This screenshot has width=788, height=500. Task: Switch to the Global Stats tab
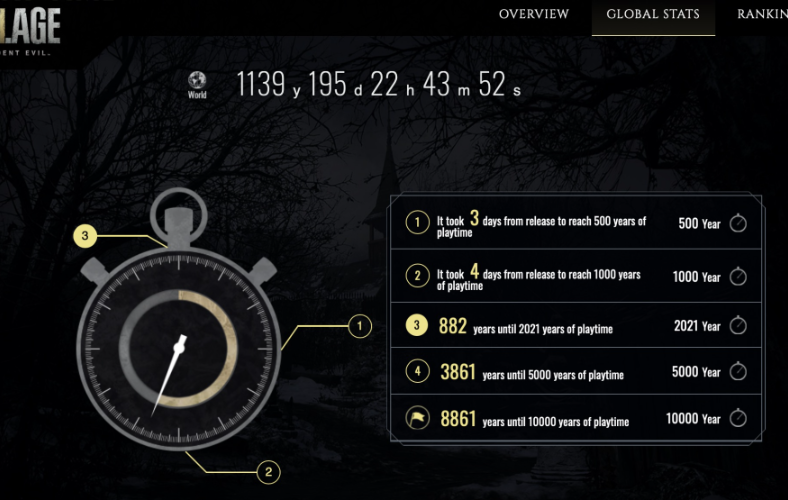point(653,14)
